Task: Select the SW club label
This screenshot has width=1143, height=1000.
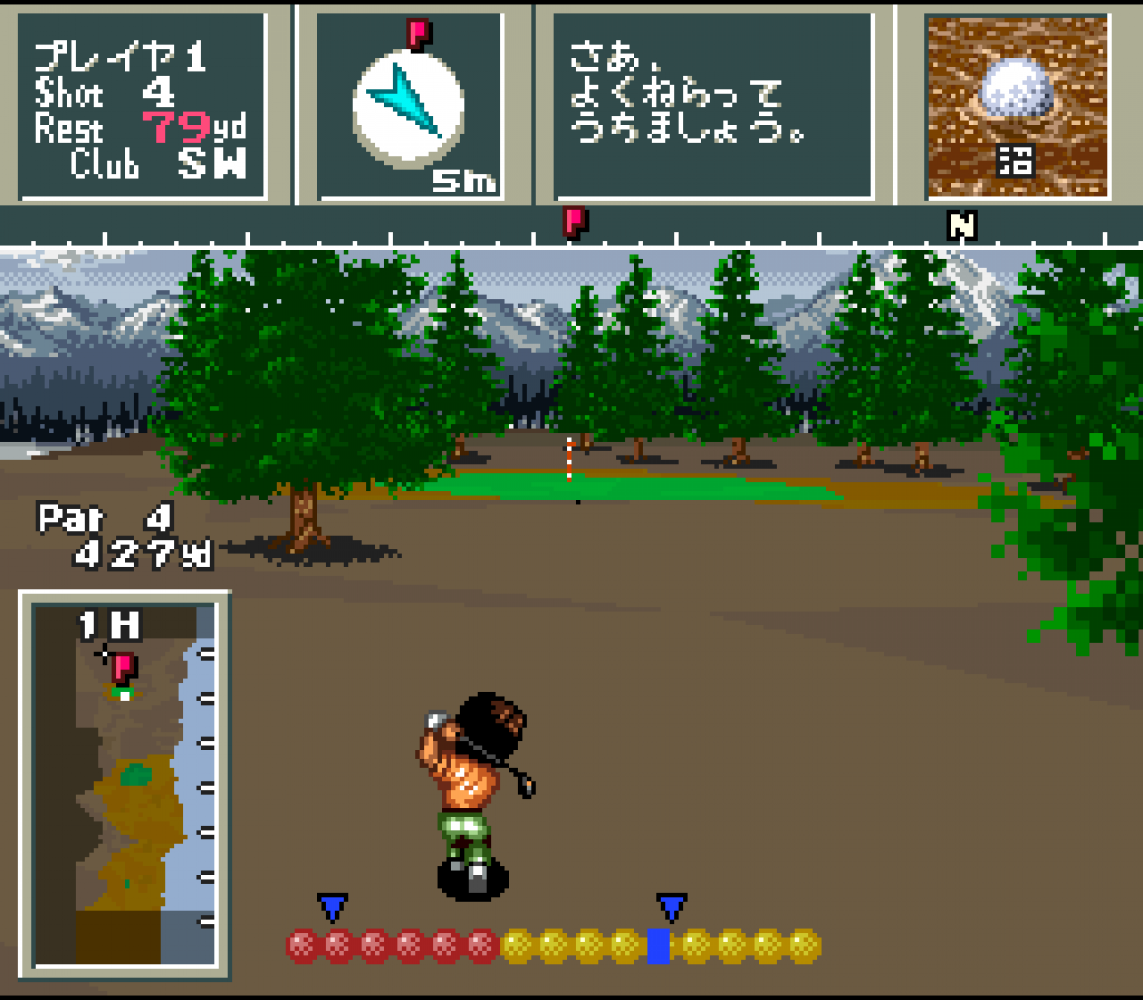Action: (212, 164)
